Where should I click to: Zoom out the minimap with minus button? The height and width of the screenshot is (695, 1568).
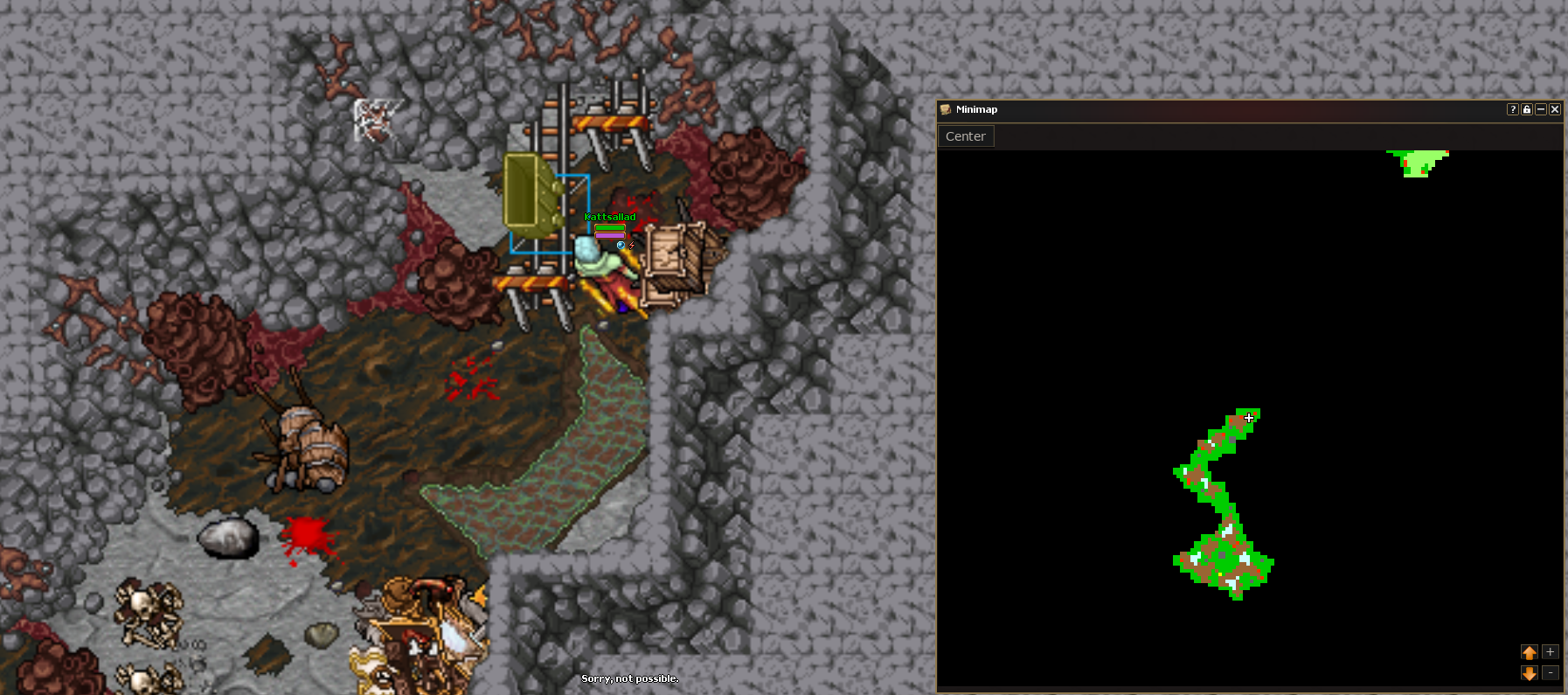click(1551, 673)
